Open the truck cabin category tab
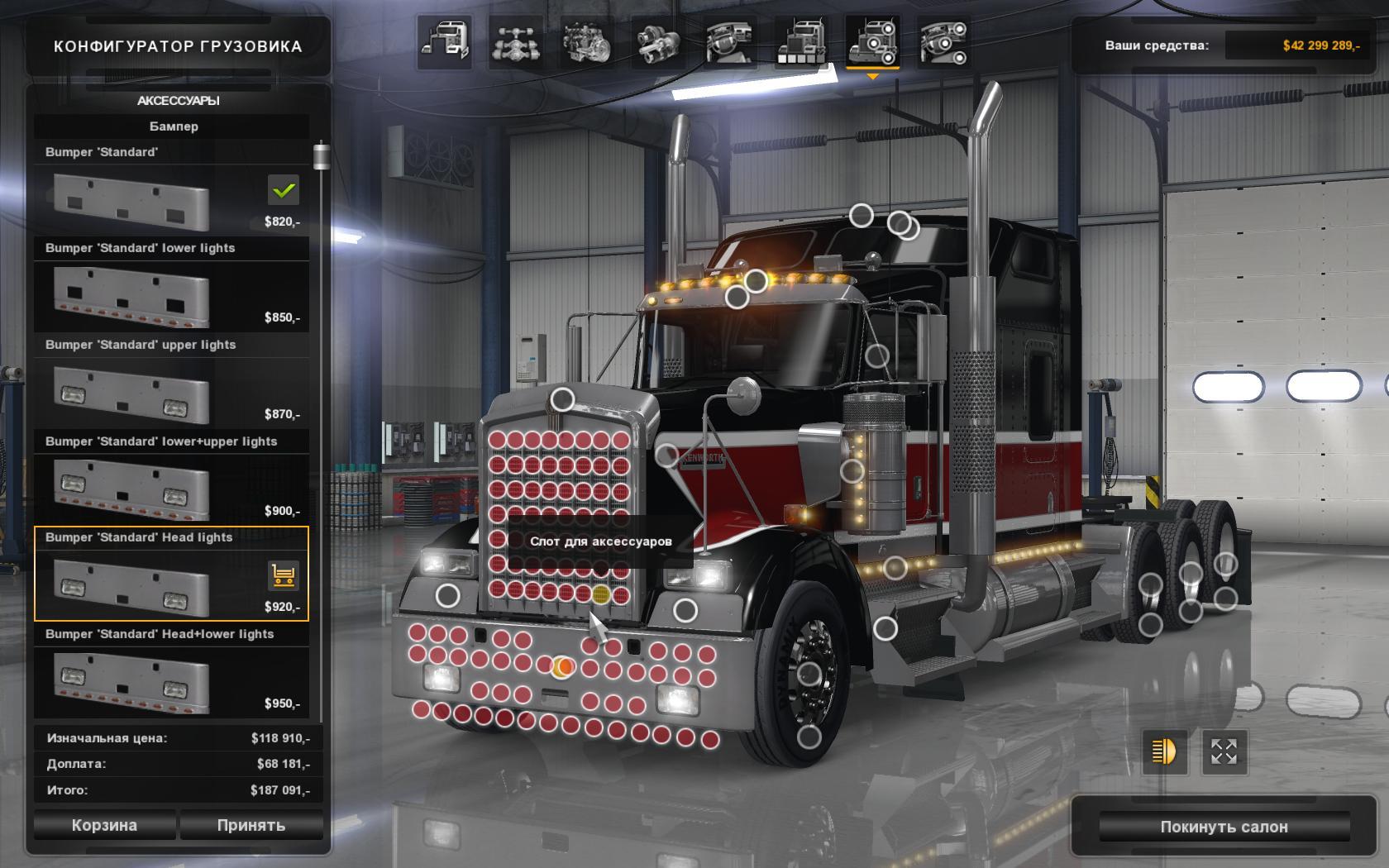 pyautogui.click(x=446, y=41)
